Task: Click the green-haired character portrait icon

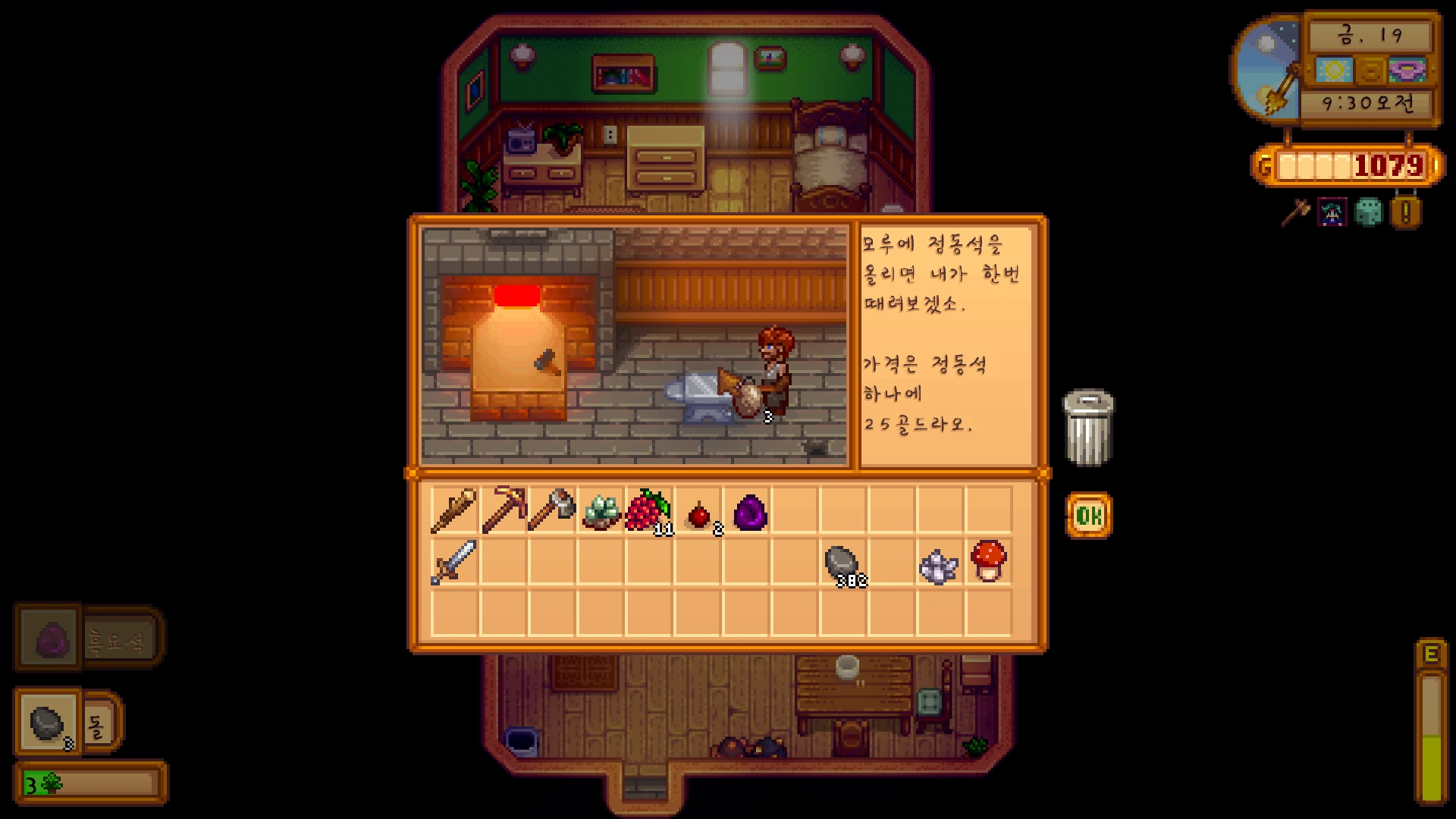Action: click(1332, 213)
